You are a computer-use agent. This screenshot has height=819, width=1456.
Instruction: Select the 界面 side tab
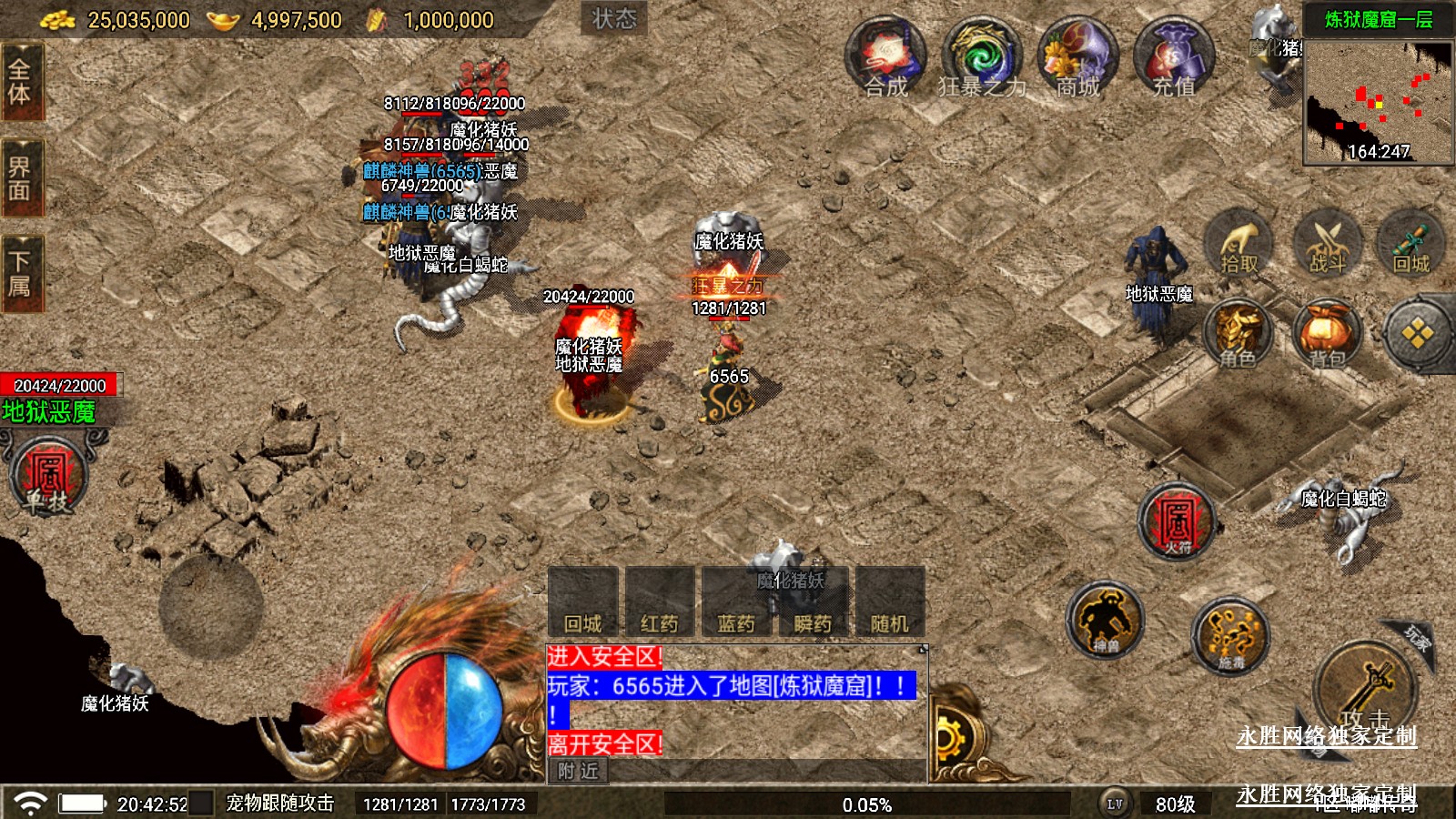point(20,177)
